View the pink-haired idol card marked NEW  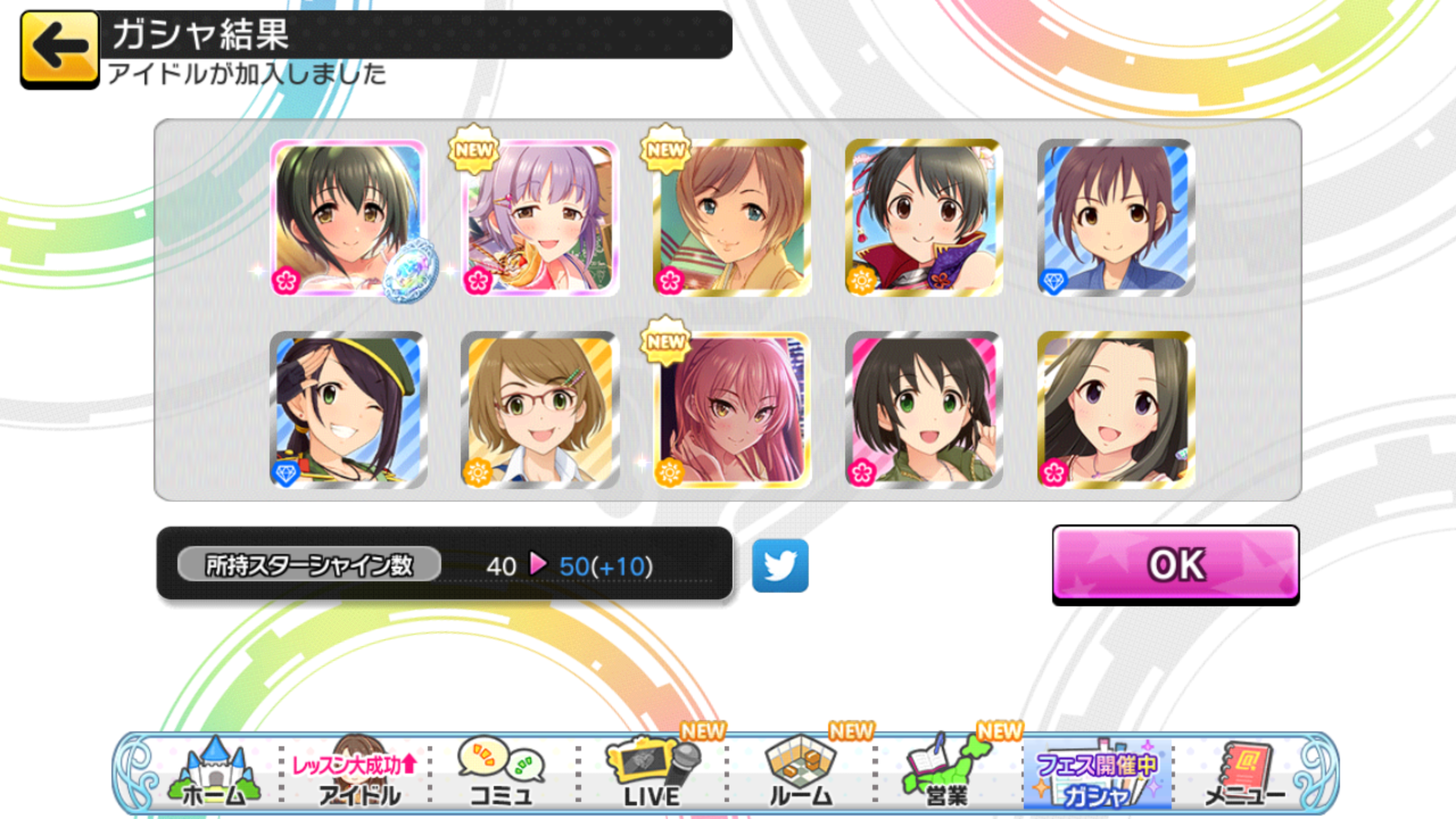[x=732, y=410]
